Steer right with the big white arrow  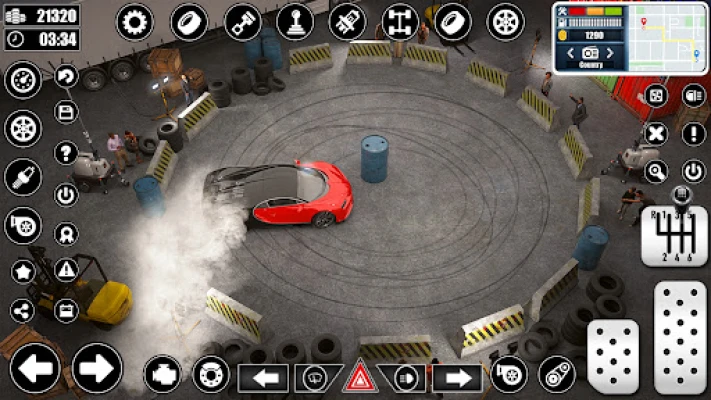point(97,367)
